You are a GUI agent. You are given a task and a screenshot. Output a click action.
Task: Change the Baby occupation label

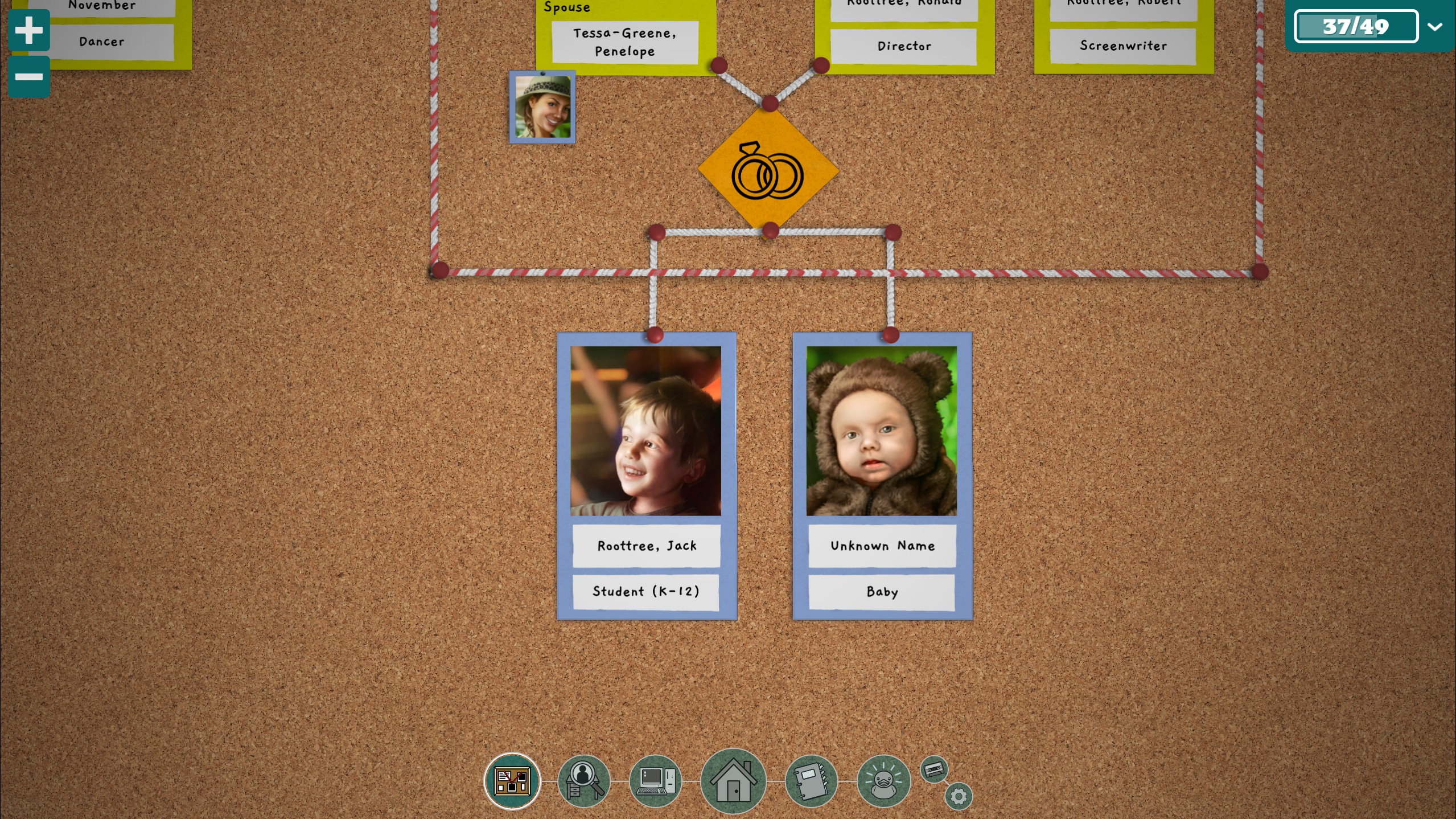click(882, 592)
